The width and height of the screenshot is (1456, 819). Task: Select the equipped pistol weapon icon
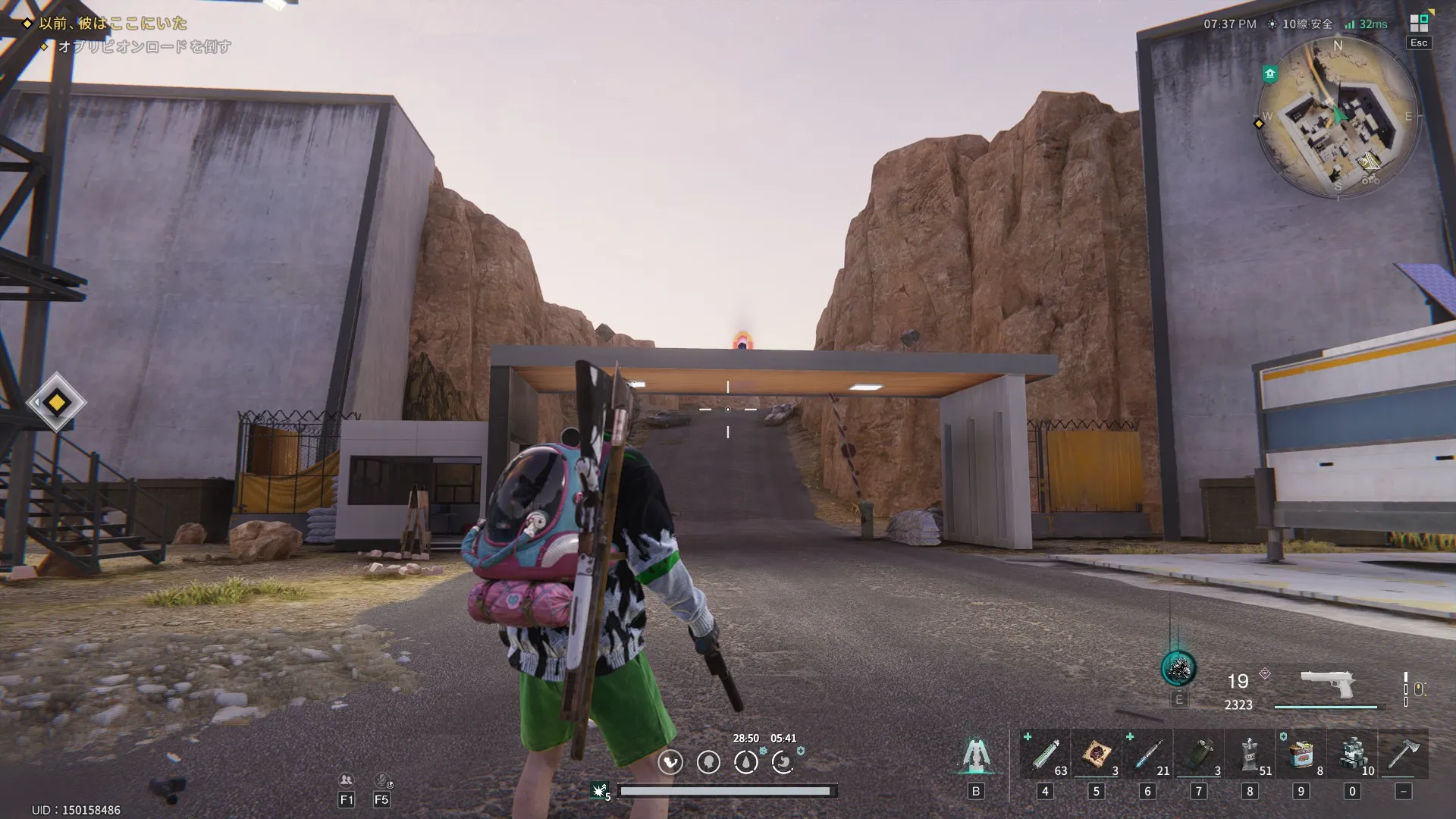(1327, 685)
